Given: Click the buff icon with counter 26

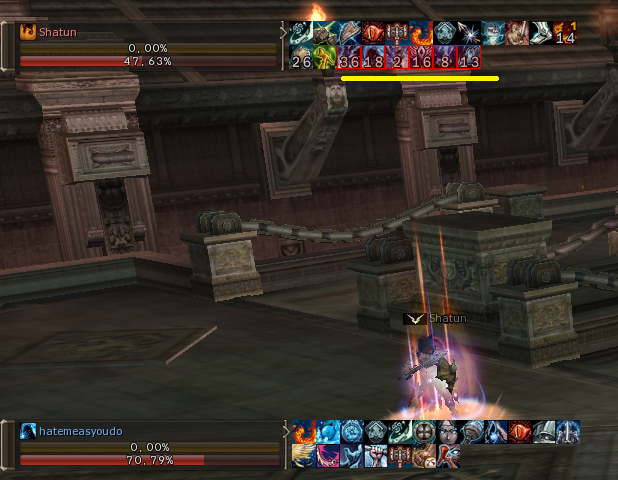Looking at the screenshot, I should [x=302, y=59].
